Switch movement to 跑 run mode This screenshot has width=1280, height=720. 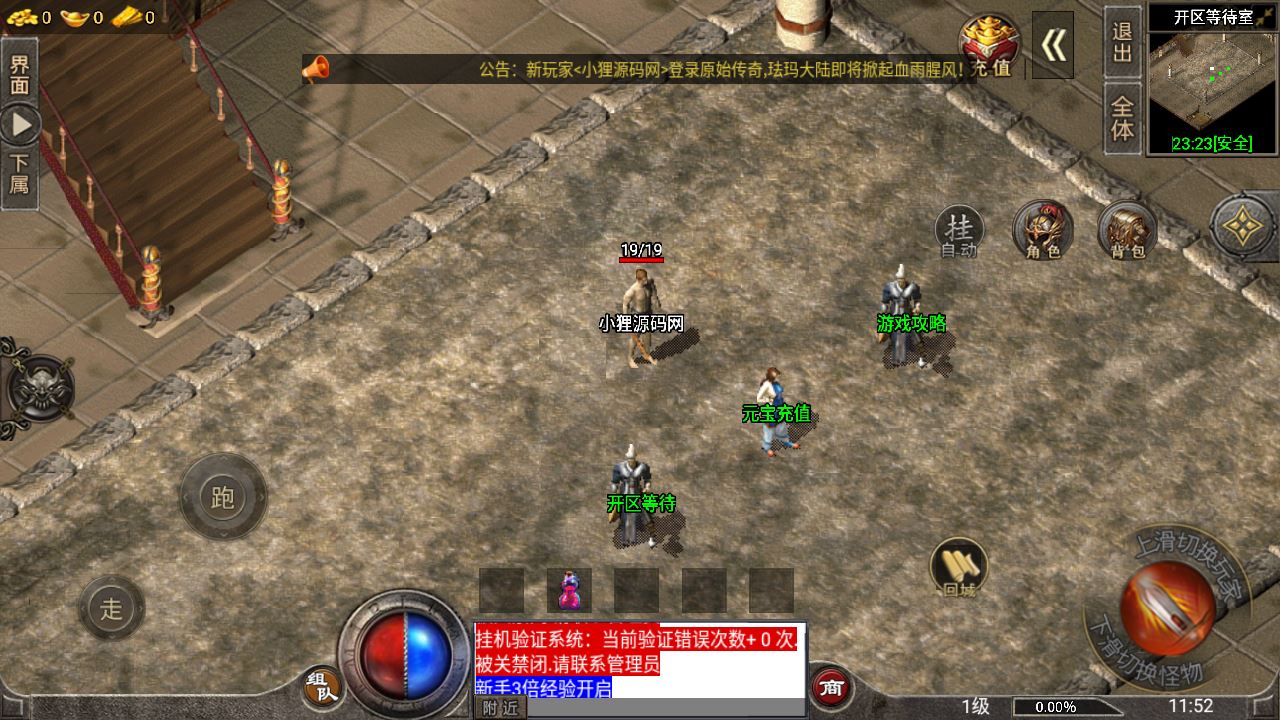tap(222, 497)
